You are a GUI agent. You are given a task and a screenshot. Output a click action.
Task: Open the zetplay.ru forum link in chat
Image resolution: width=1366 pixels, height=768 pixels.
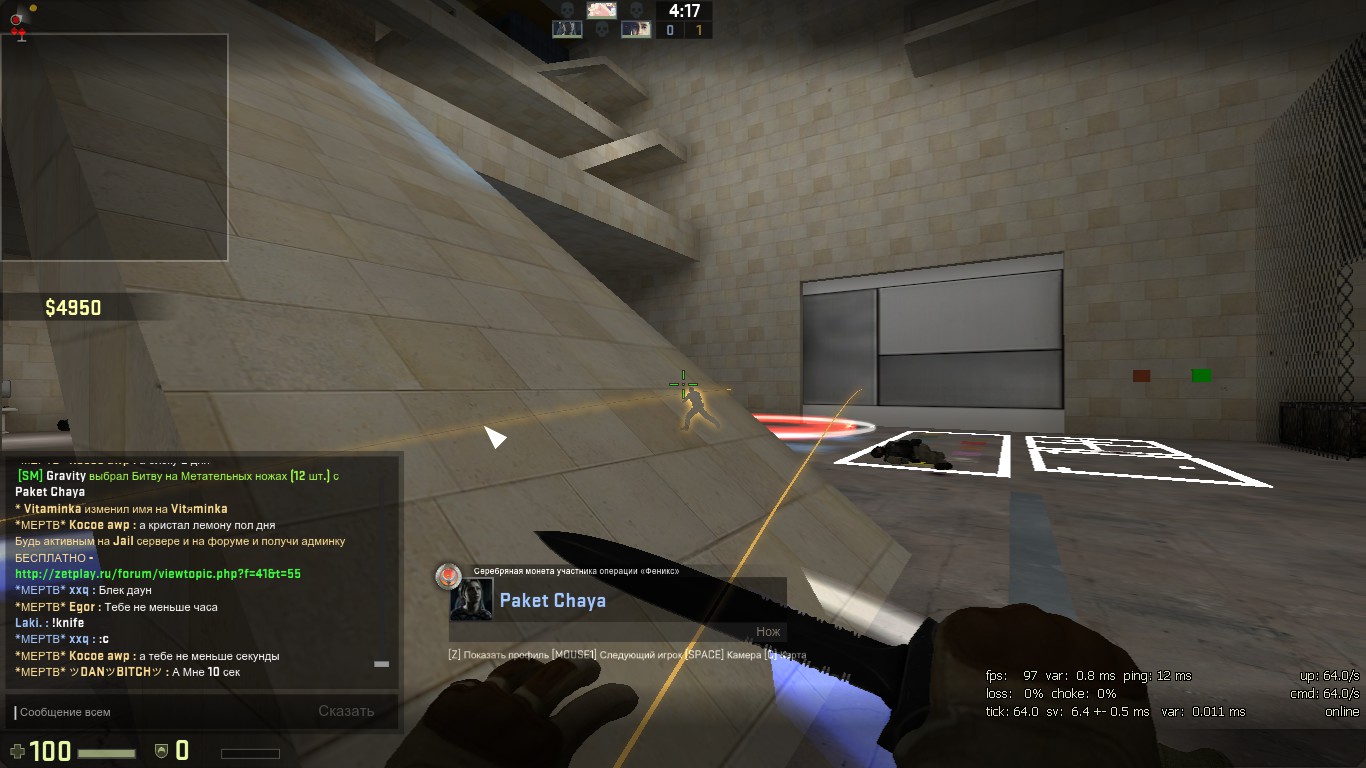(158, 574)
